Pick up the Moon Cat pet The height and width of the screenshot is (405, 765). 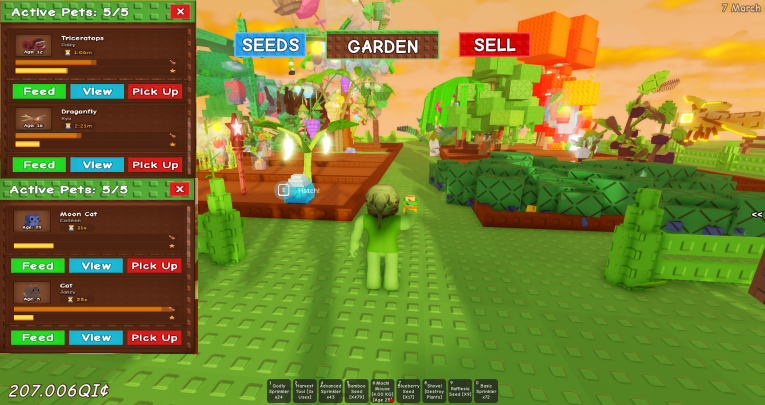tap(155, 266)
